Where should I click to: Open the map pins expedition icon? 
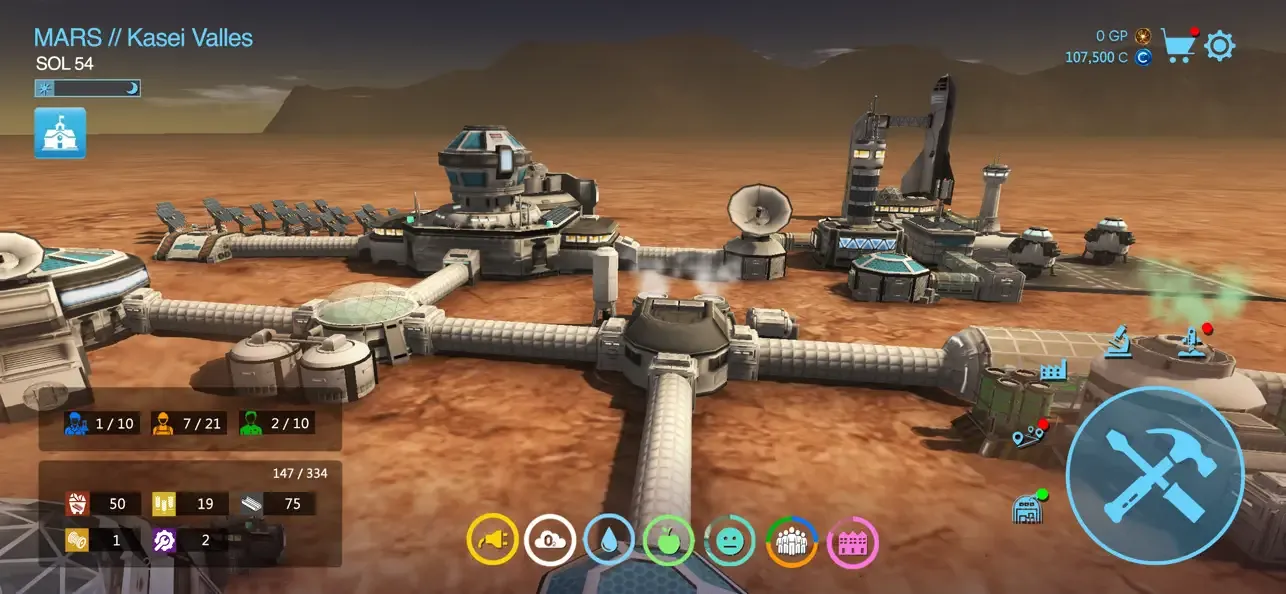[1028, 437]
